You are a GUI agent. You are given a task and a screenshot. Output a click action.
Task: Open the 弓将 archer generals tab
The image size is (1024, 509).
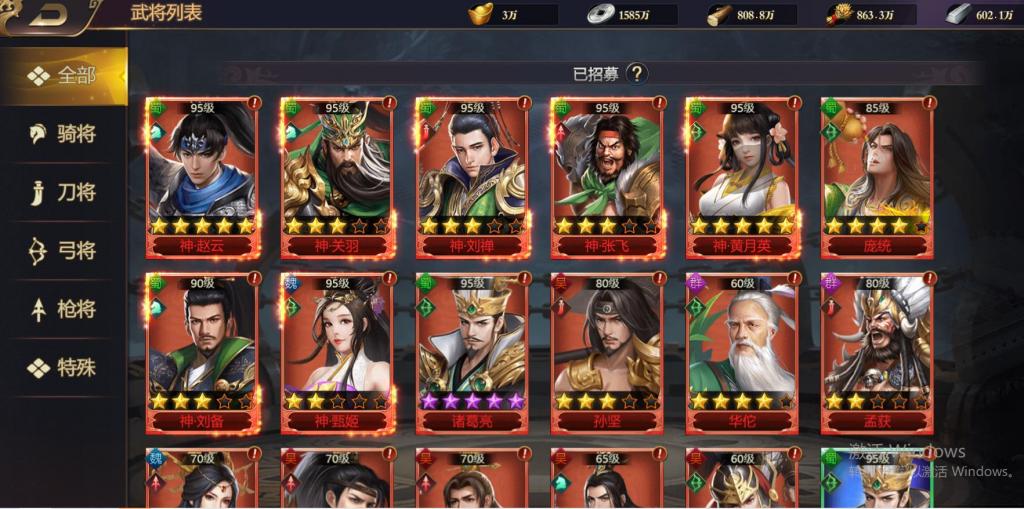coord(64,251)
